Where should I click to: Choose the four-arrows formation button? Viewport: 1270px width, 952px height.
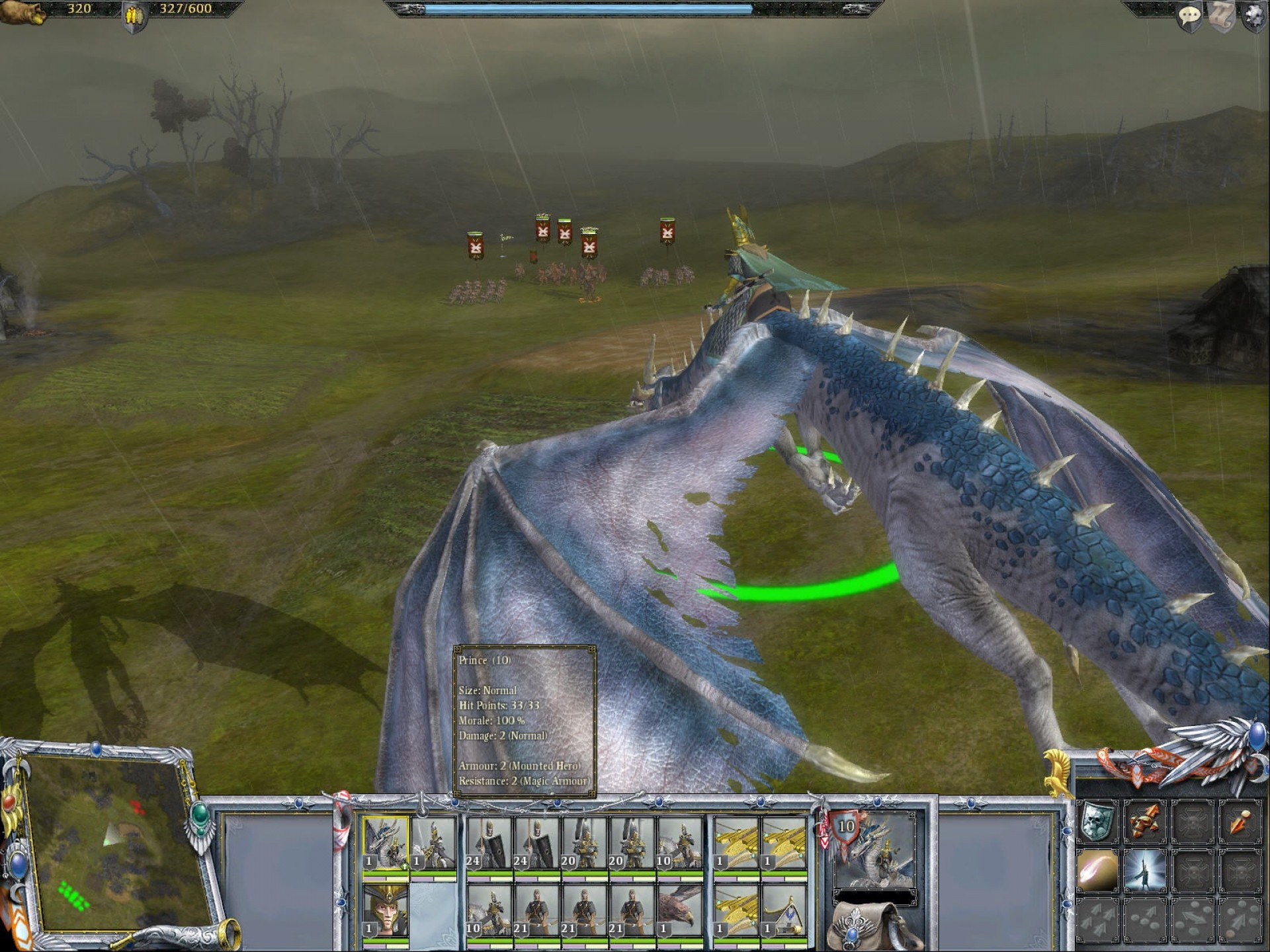click(x=1097, y=918)
